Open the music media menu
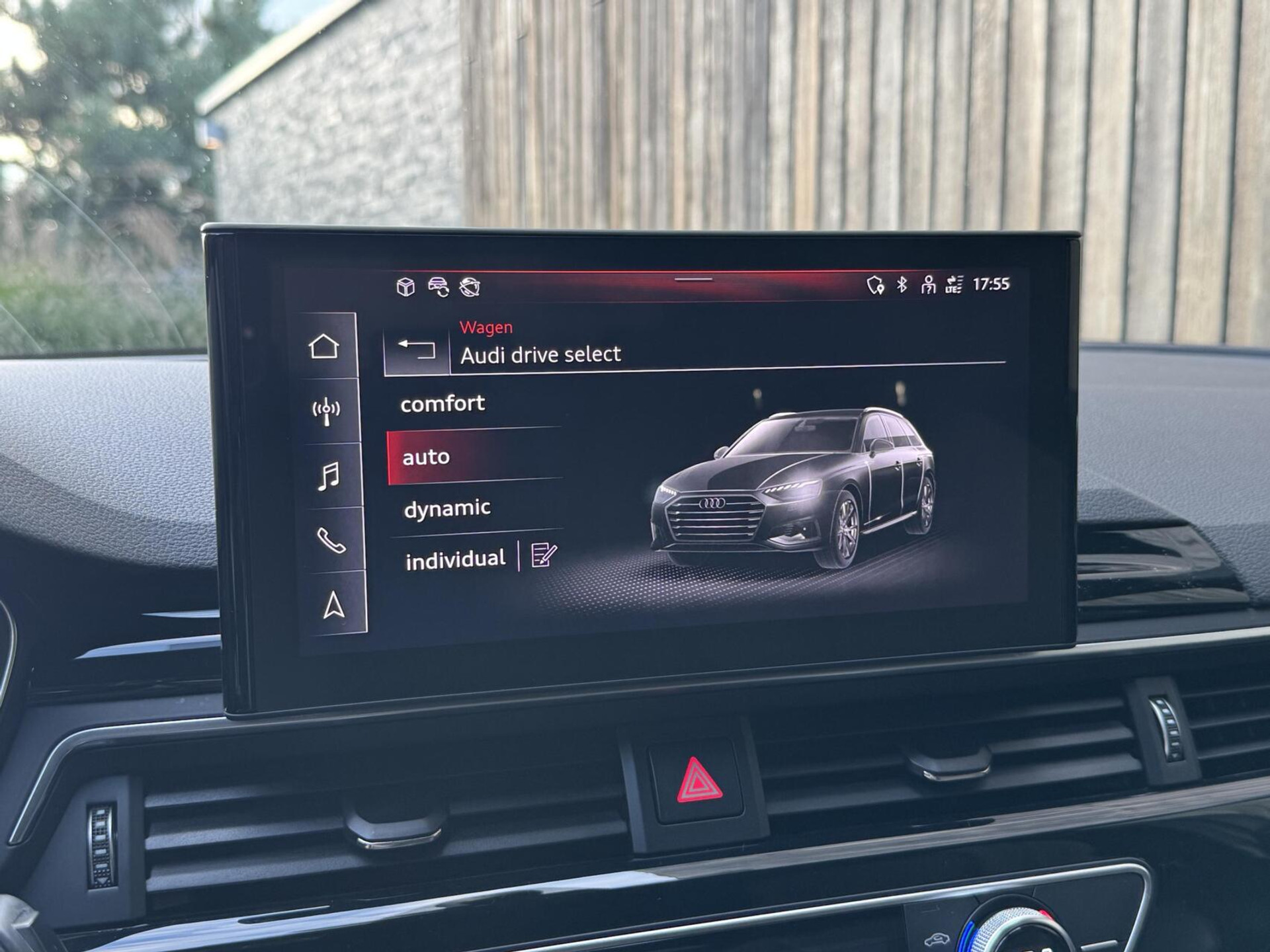 [329, 476]
